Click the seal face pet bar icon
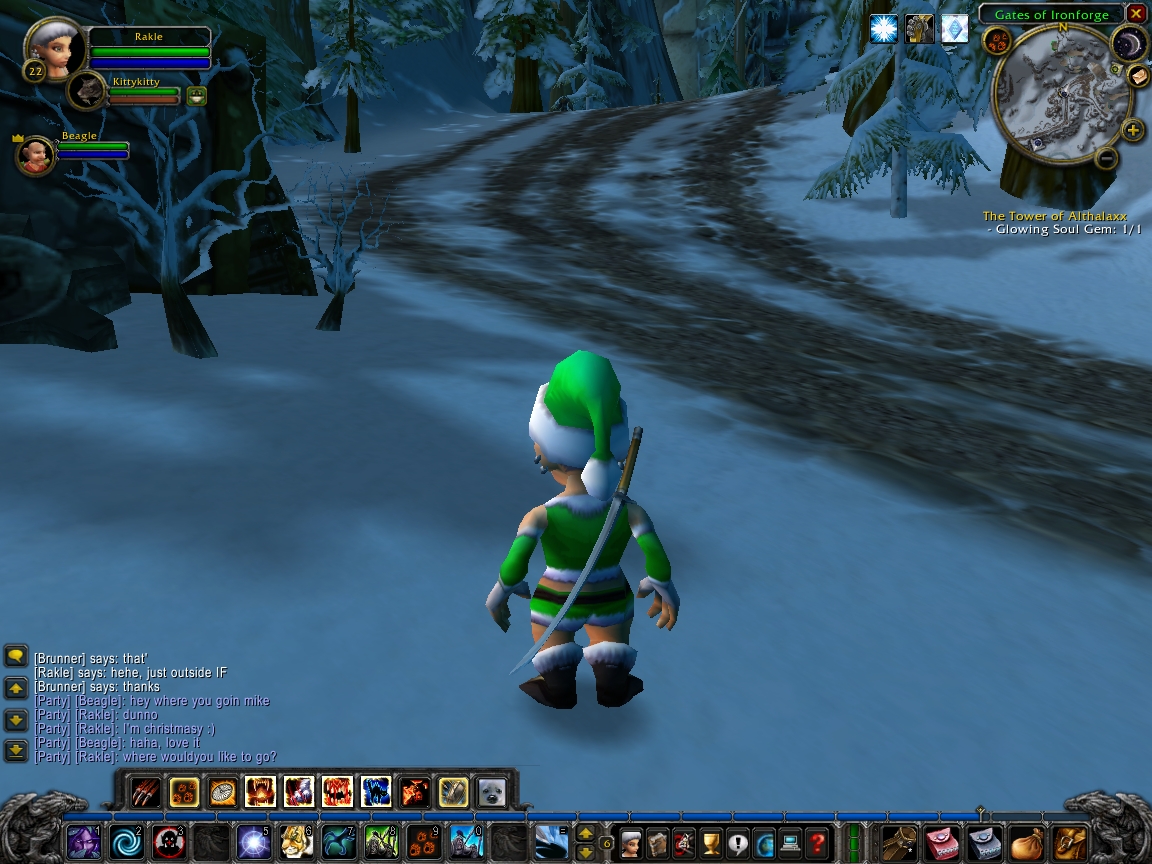Viewport: 1152px width, 864px height. coord(491,792)
